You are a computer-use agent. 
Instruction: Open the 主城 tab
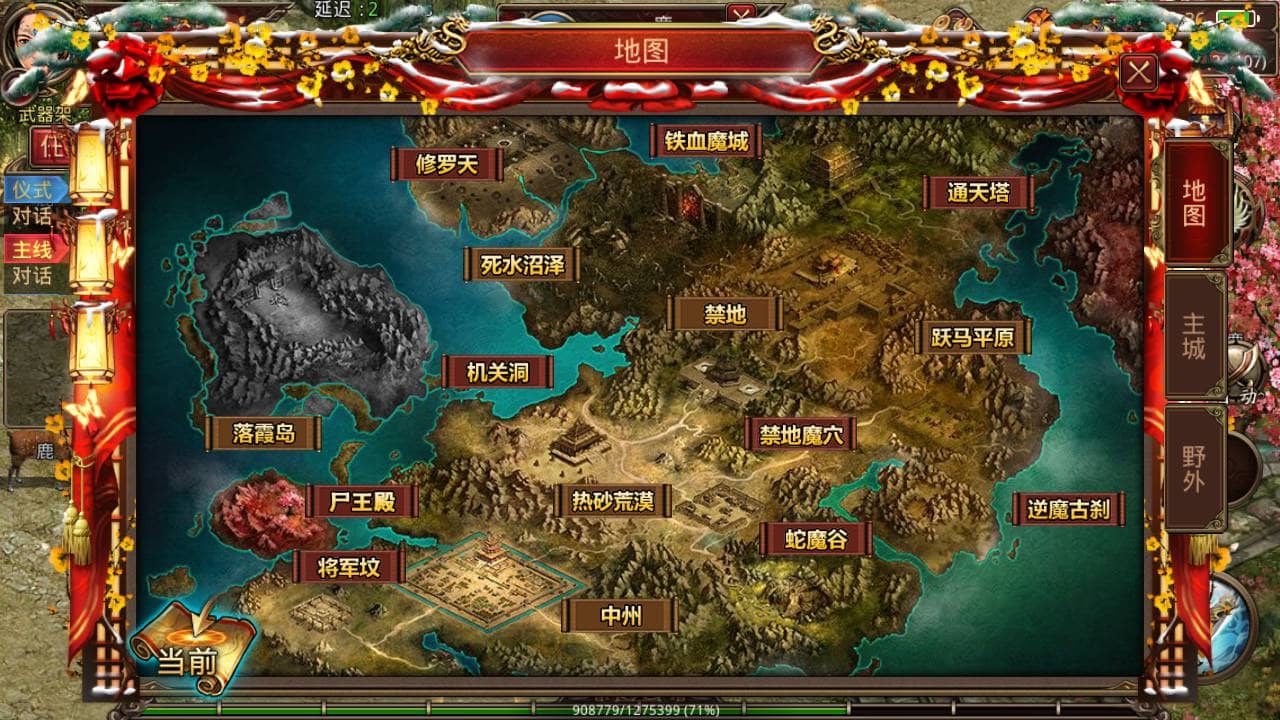point(1195,336)
